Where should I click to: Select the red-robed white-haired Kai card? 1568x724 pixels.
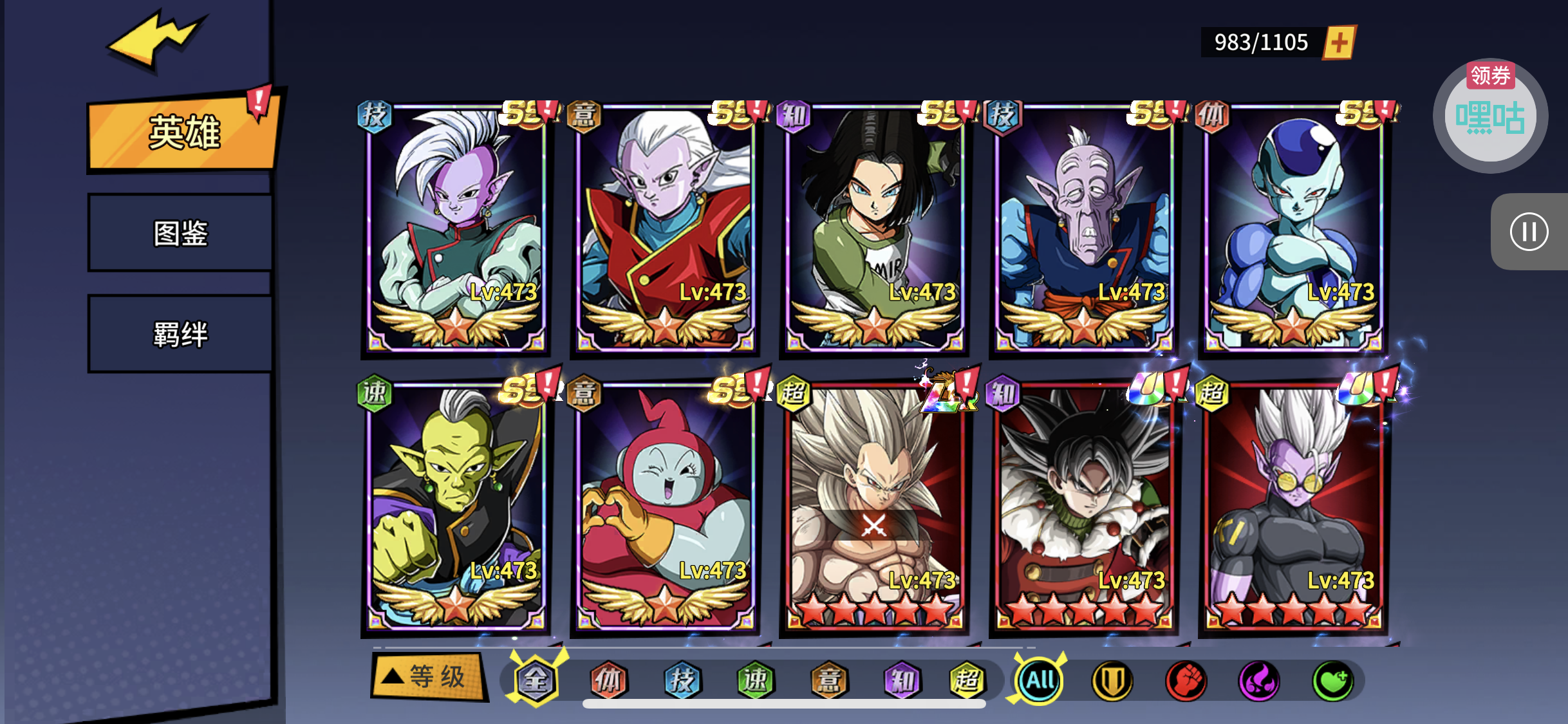(665, 228)
